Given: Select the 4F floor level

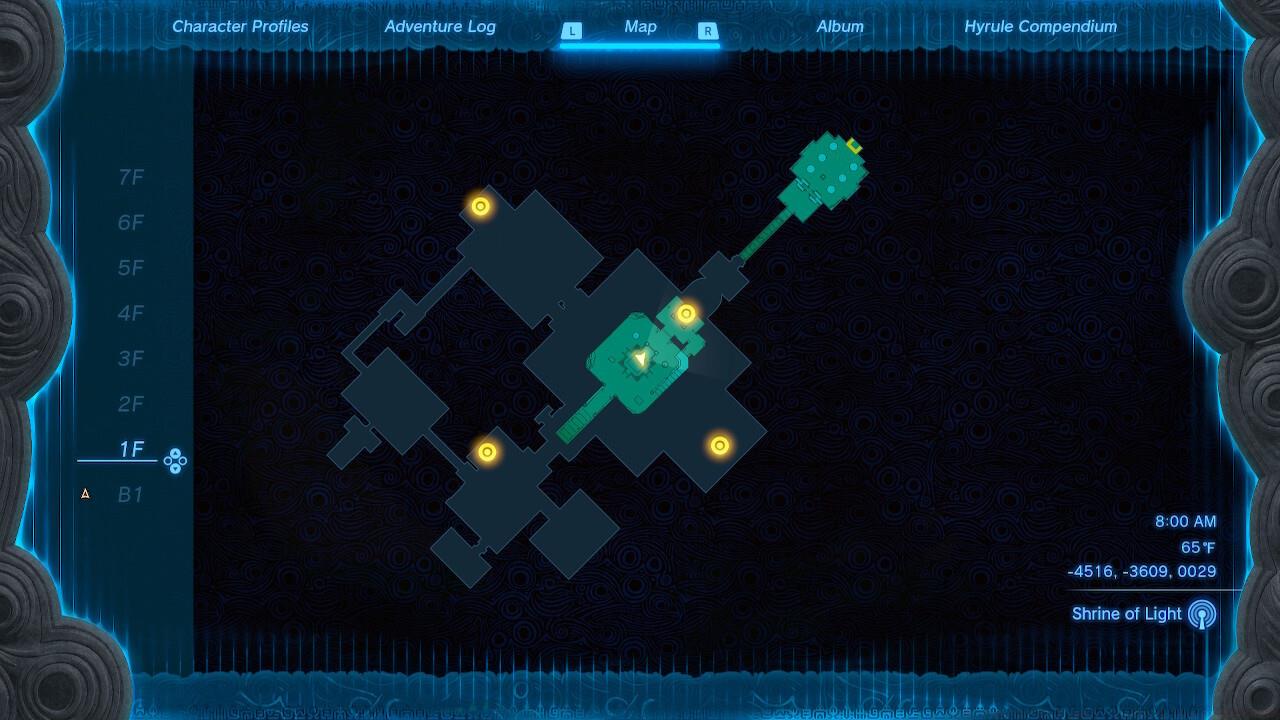Looking at the screenshot, I should click(131, 313).
